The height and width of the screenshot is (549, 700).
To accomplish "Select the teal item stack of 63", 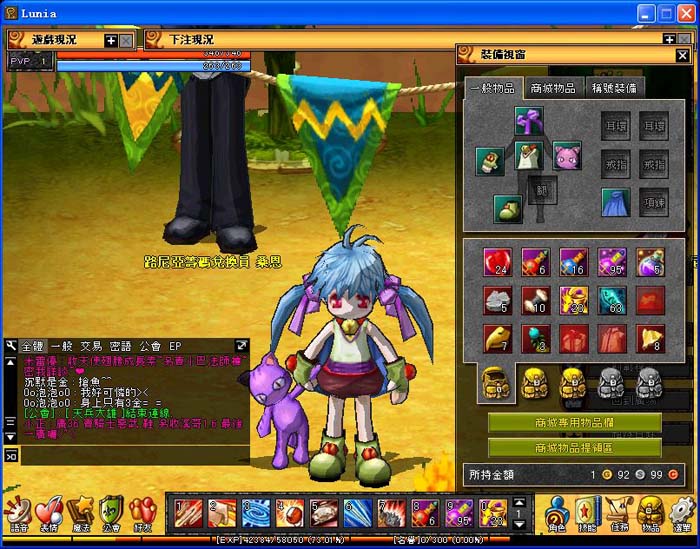I will click(x=611, y=300).
